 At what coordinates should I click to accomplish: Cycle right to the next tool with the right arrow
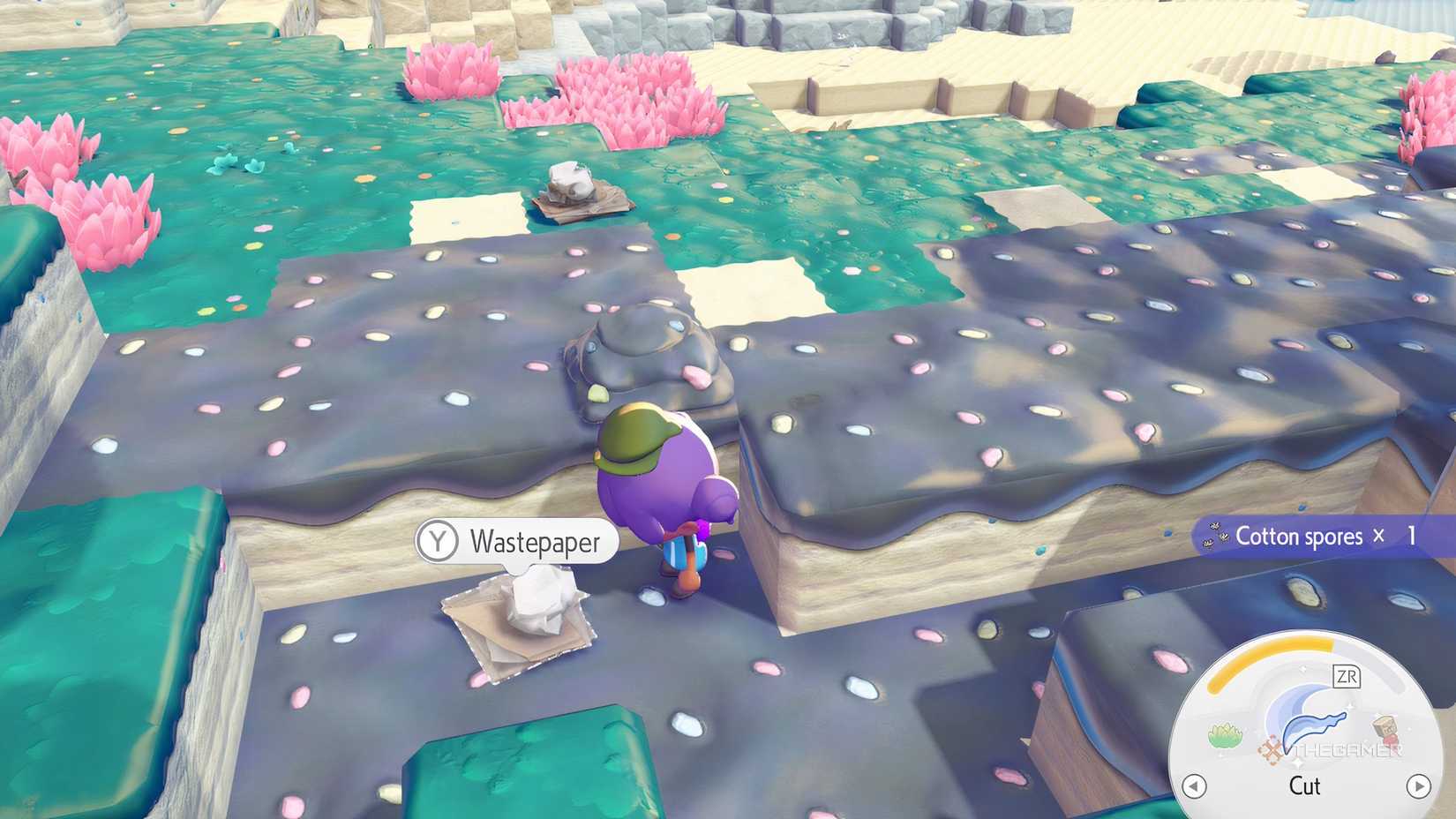click(x=1420, y=785)
